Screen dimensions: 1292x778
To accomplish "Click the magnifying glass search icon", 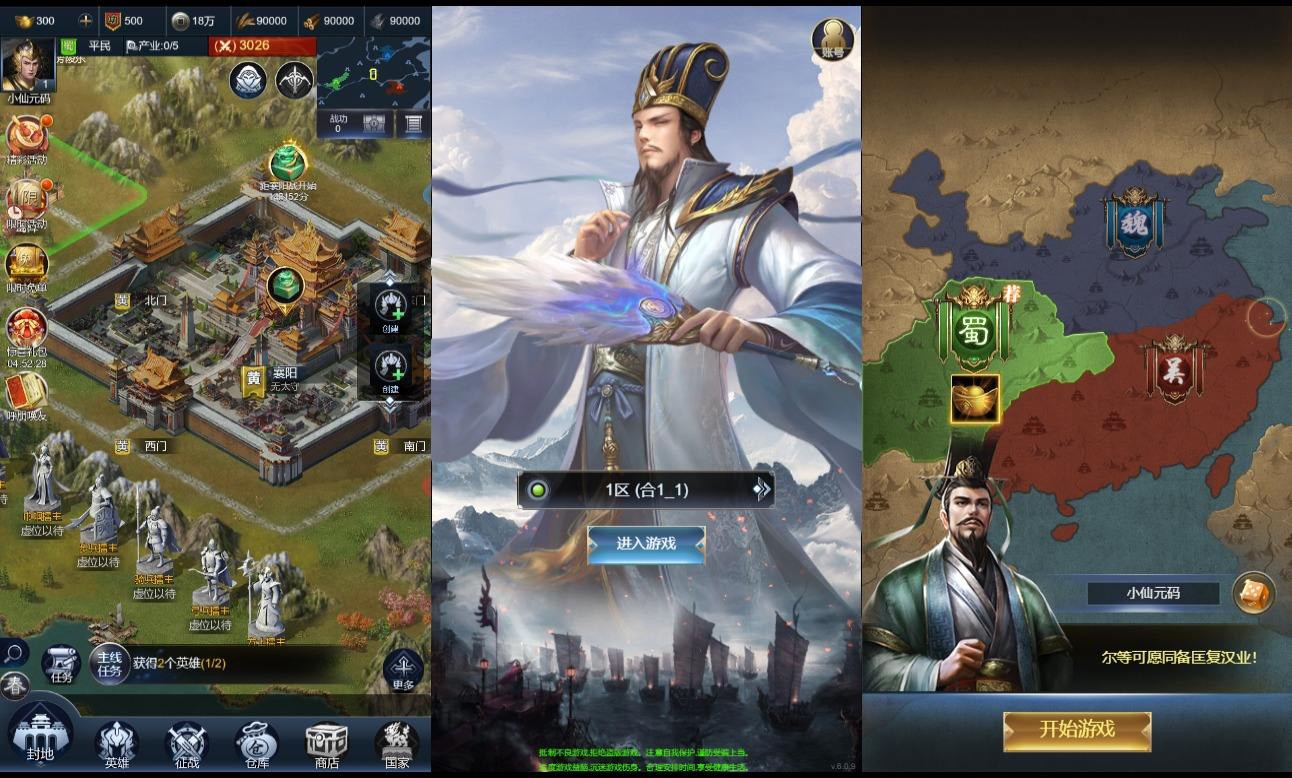I will point(13,654).
